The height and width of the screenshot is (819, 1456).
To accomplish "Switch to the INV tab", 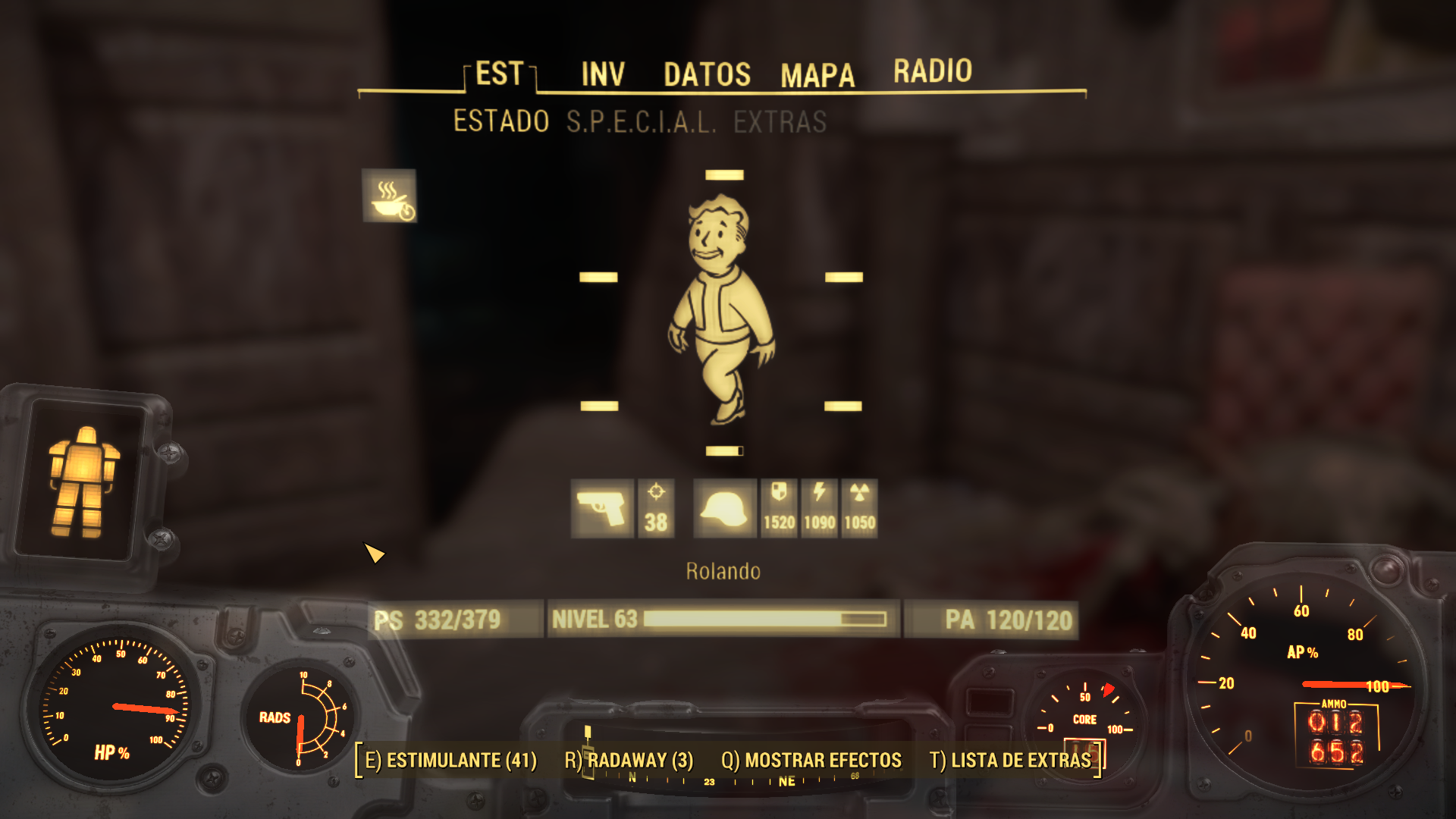I will coord(603,74).
